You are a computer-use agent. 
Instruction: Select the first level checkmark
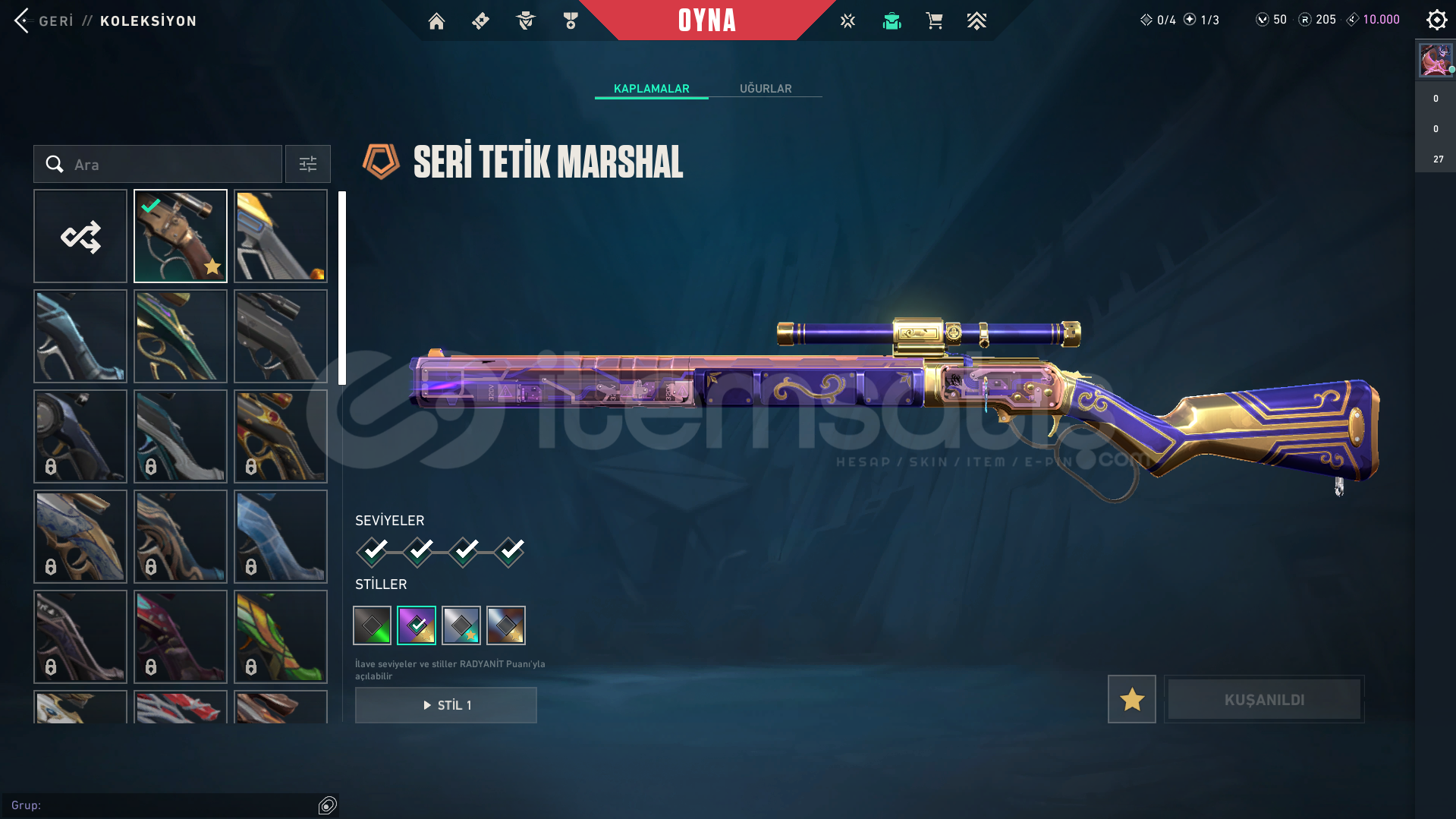coord(373,552)
